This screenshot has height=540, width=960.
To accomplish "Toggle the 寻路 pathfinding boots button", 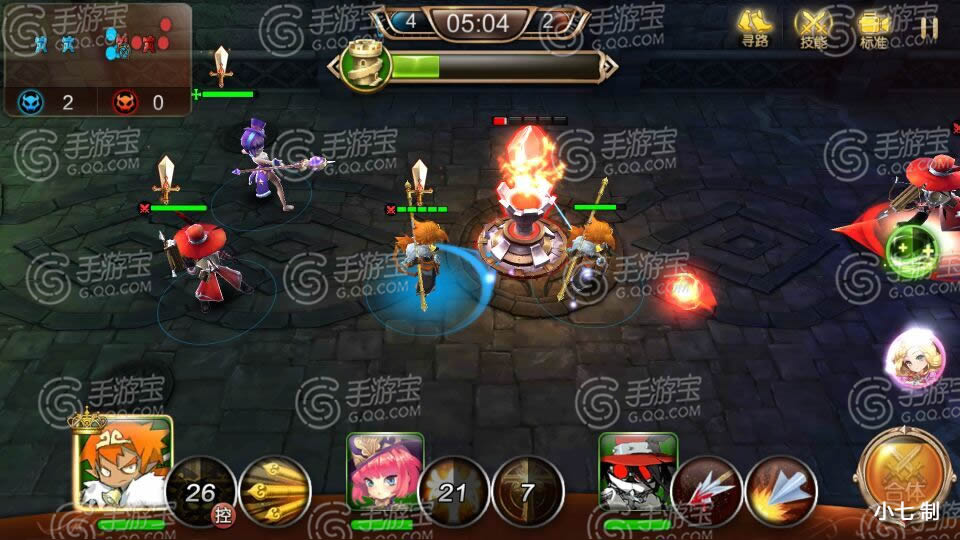I will point(755,27).
